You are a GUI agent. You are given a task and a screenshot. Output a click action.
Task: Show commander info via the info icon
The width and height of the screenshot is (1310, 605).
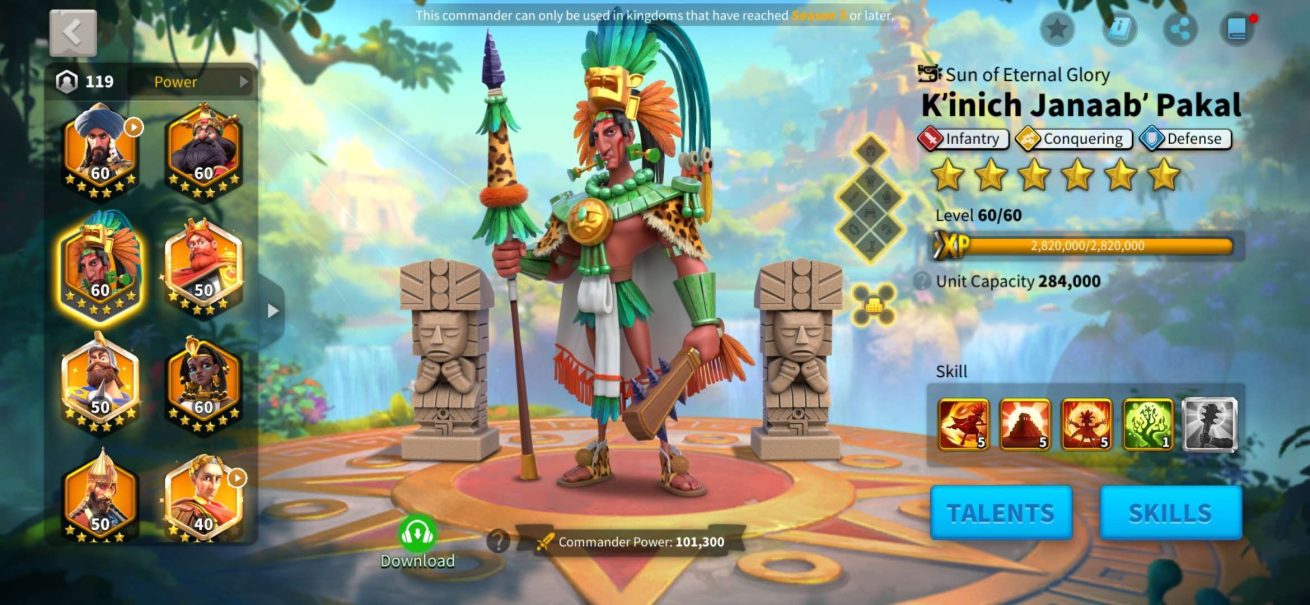pos(1119,28)
